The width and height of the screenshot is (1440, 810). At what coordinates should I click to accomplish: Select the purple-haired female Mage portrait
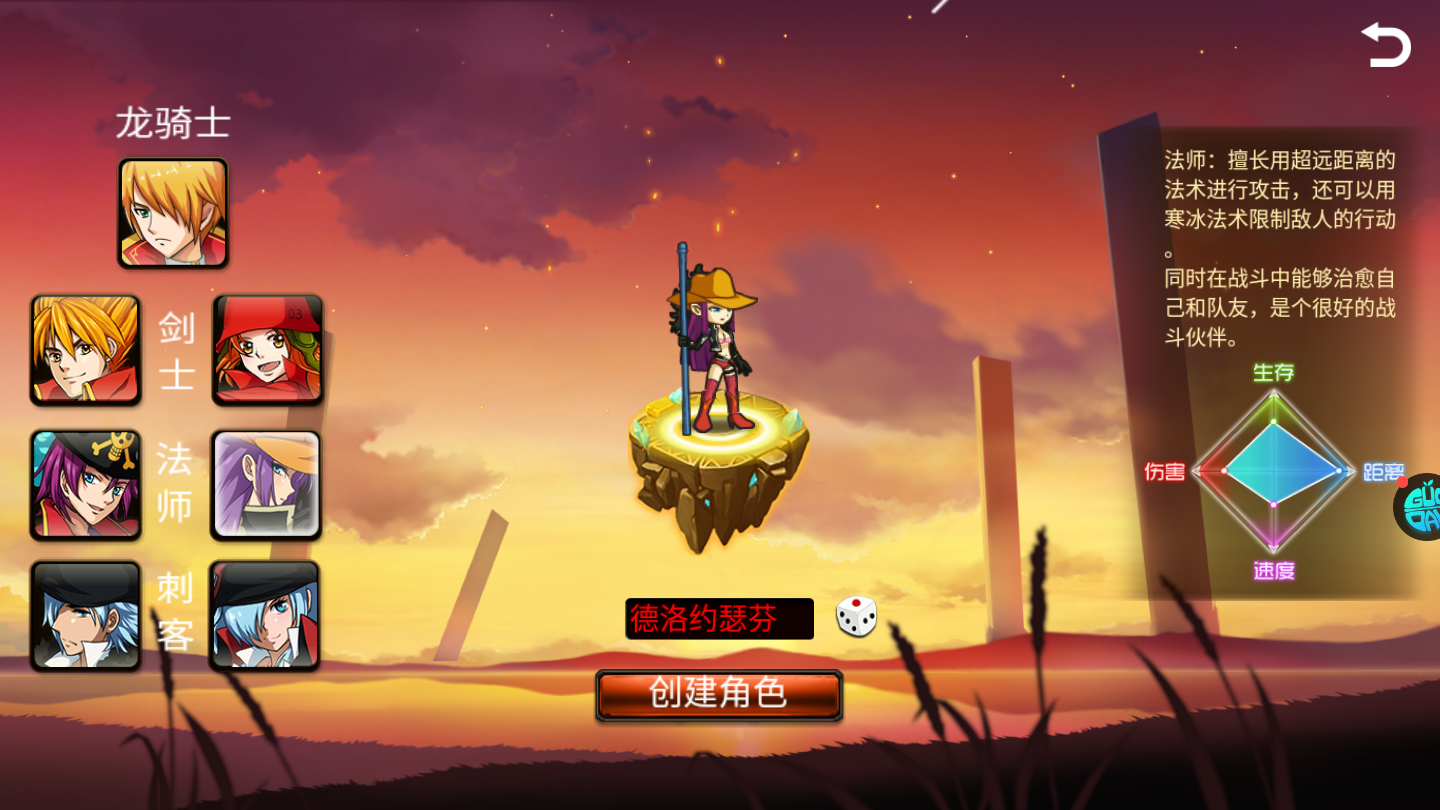(267, 485)
